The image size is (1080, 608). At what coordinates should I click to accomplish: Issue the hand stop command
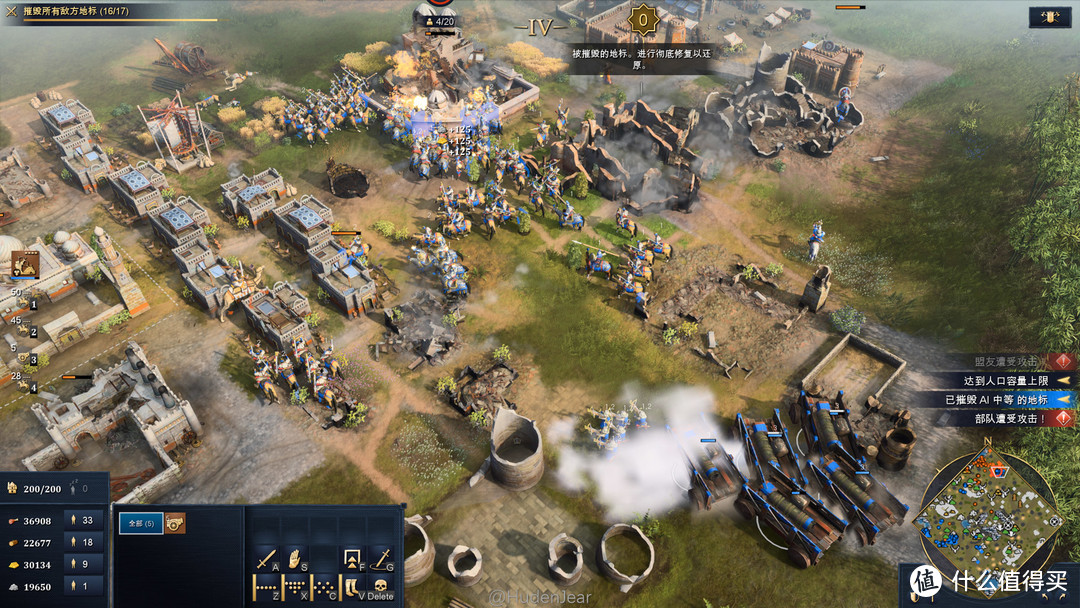click(x=295, y=559)
